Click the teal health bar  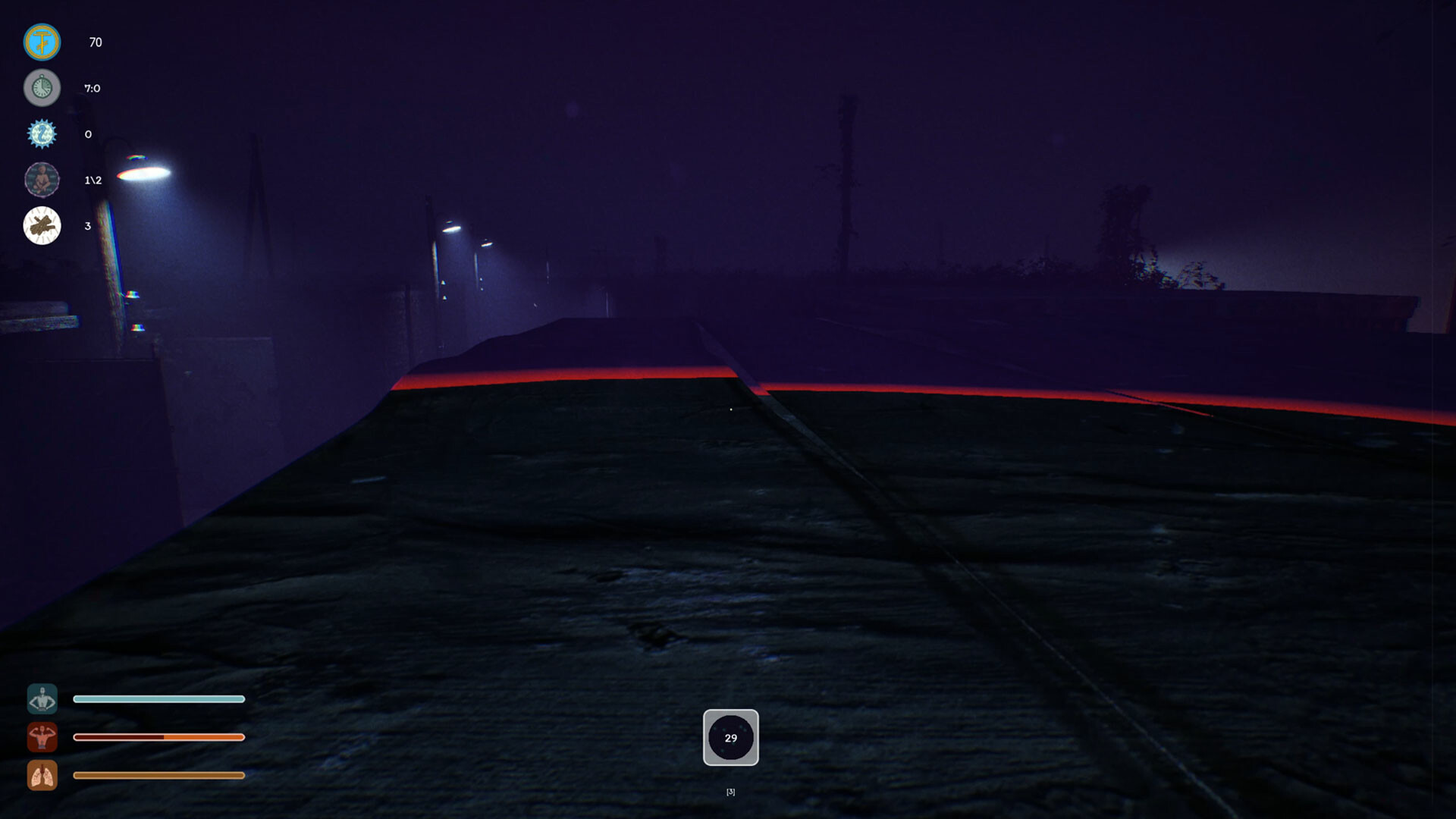[158, 698]
